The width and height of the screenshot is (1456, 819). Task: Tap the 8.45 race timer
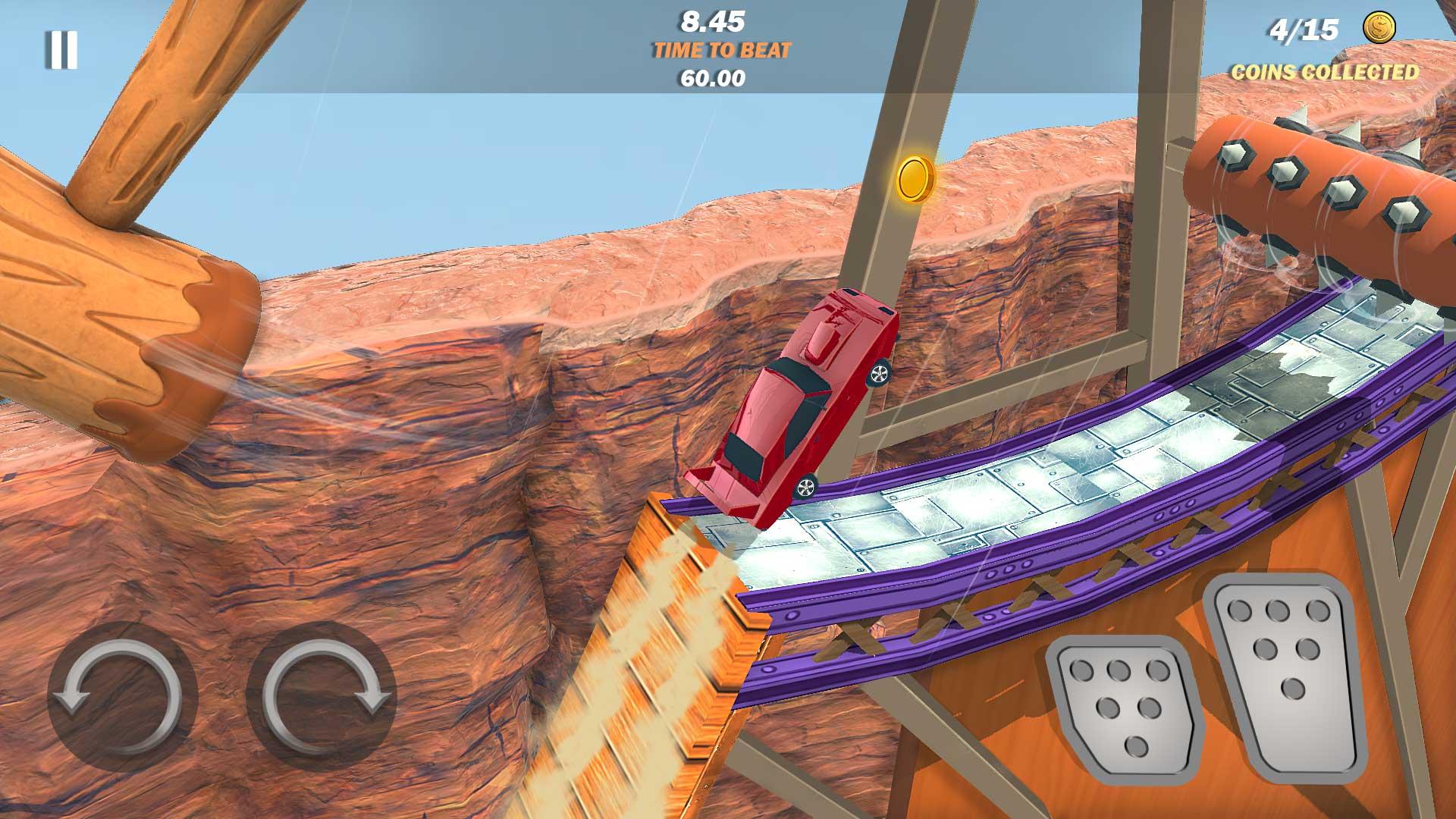[x=714, y=21]
